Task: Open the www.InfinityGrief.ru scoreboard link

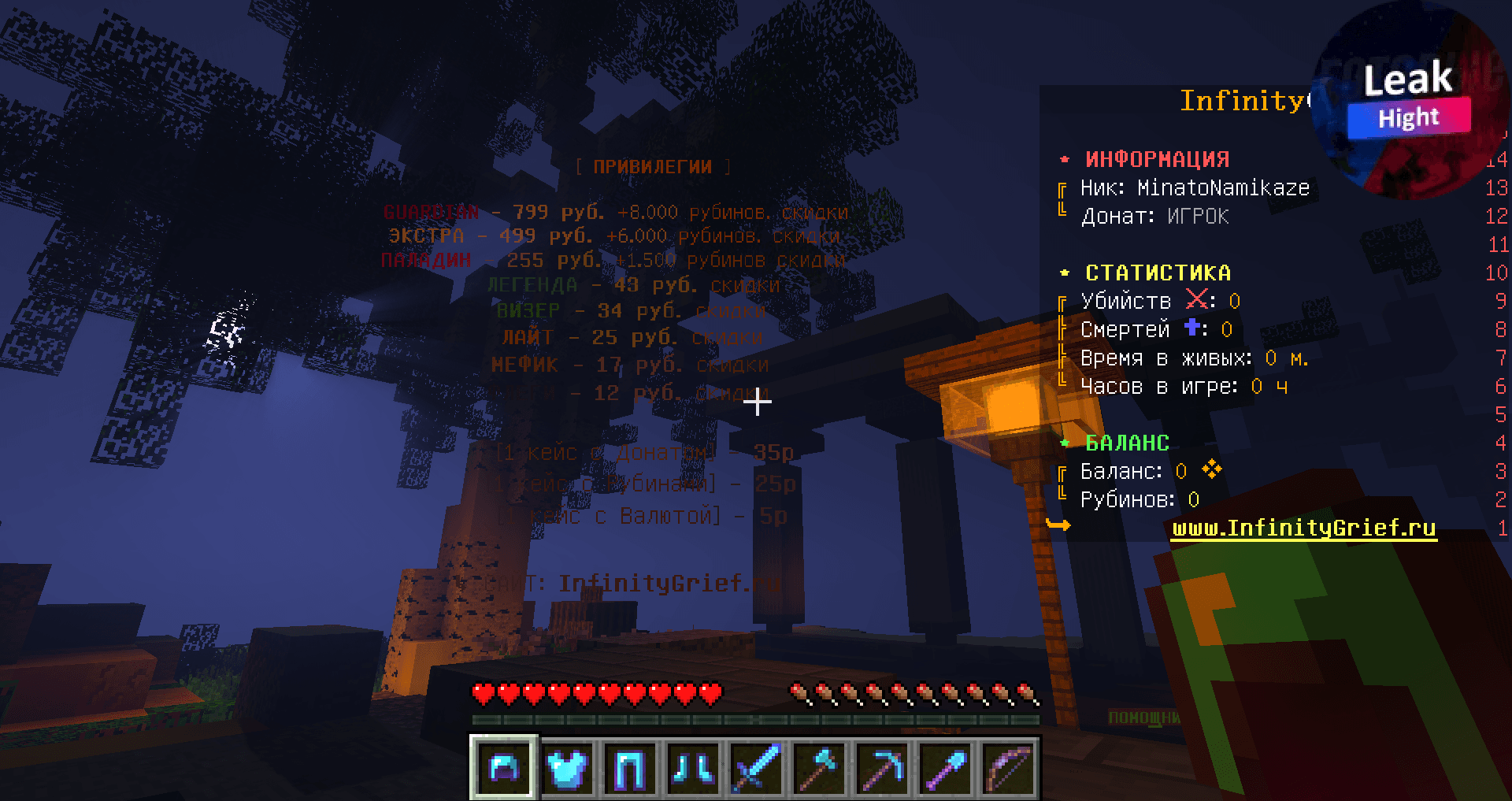Action: tap(1304, 528)
